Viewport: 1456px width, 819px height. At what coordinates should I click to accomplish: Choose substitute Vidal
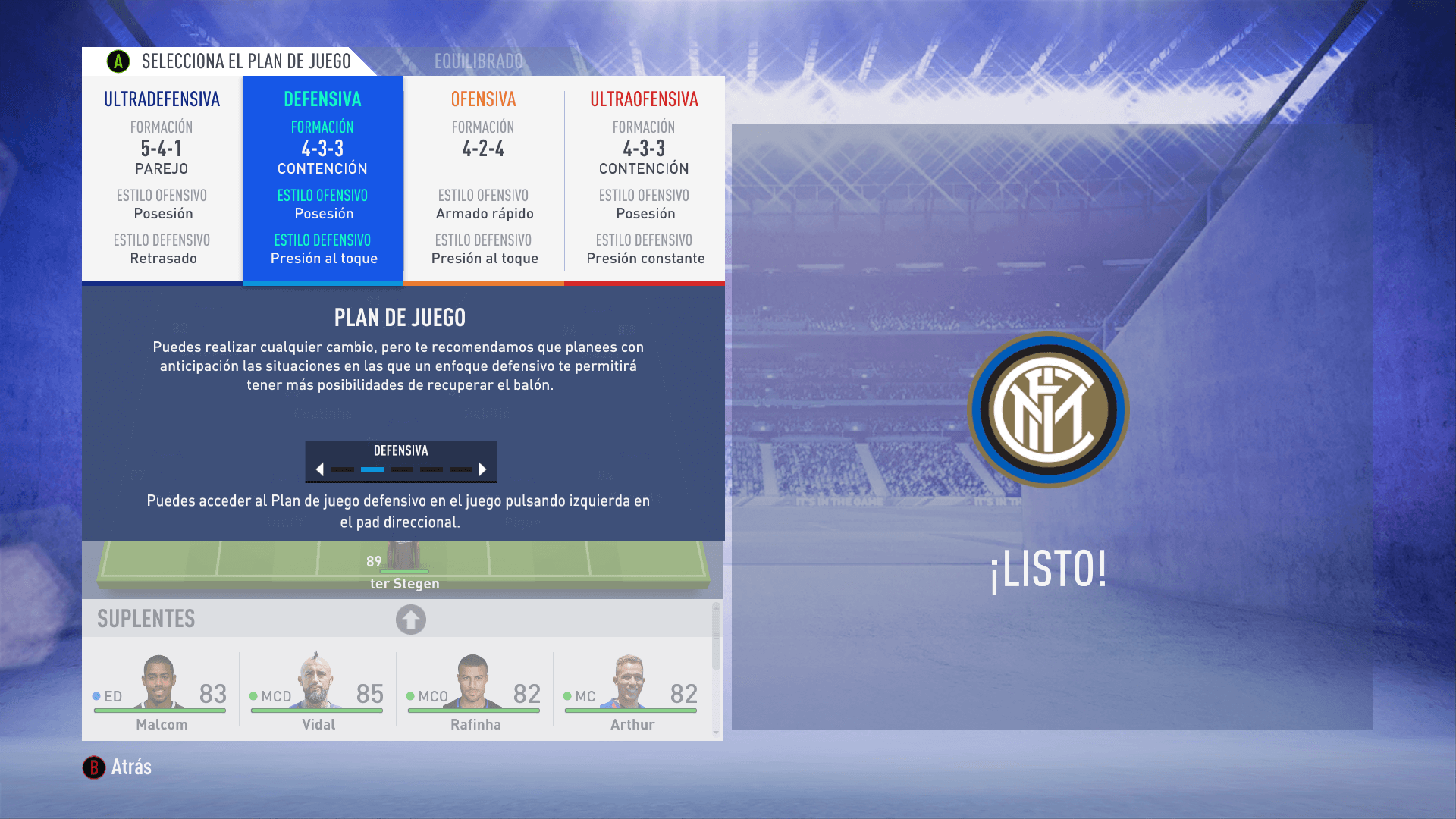318,692
